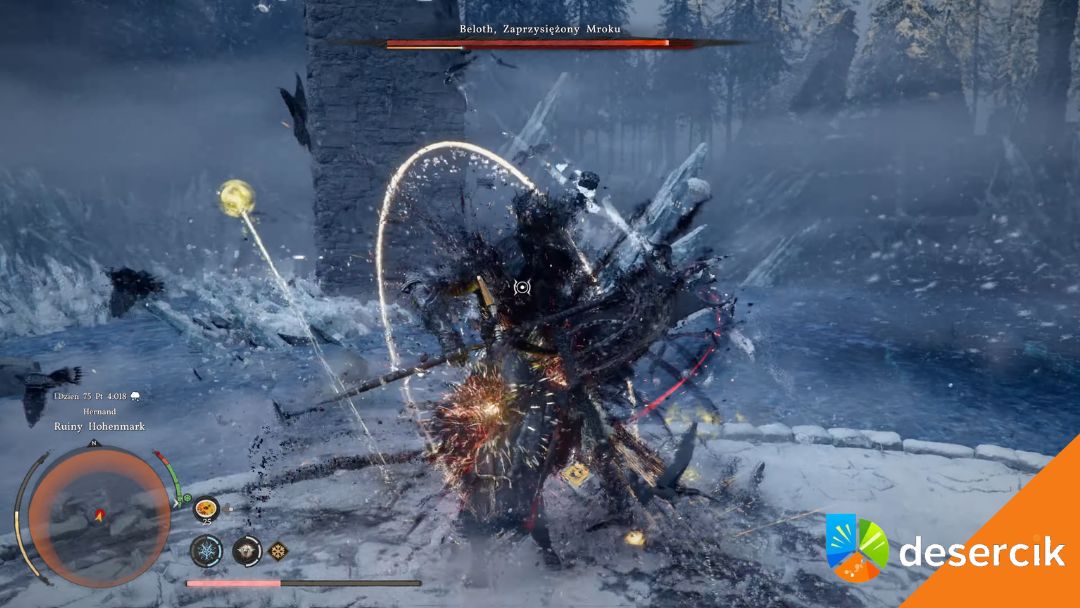This screenshot has height=608, width=1080.
Task: Select the orange snowflake diamond icon
Action: (278, 550)
